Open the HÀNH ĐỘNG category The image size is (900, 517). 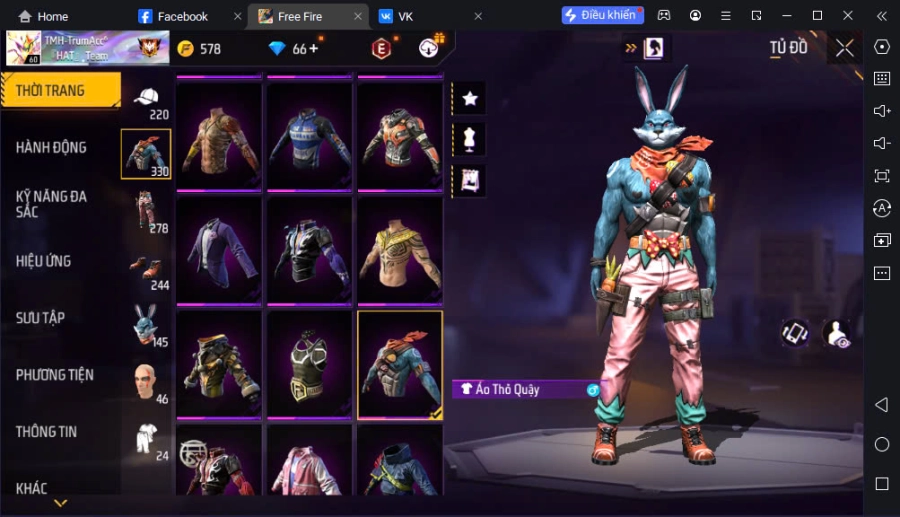[51, 147]
